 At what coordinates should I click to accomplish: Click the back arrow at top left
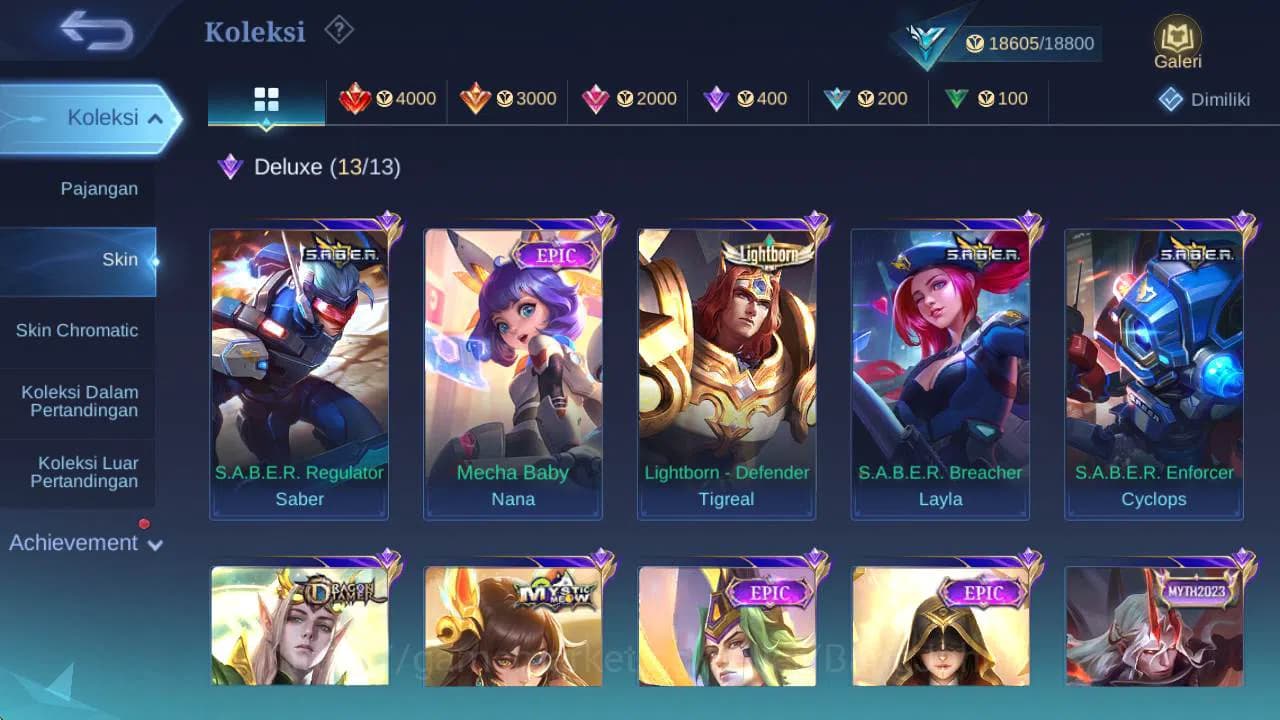click(96, 31)
